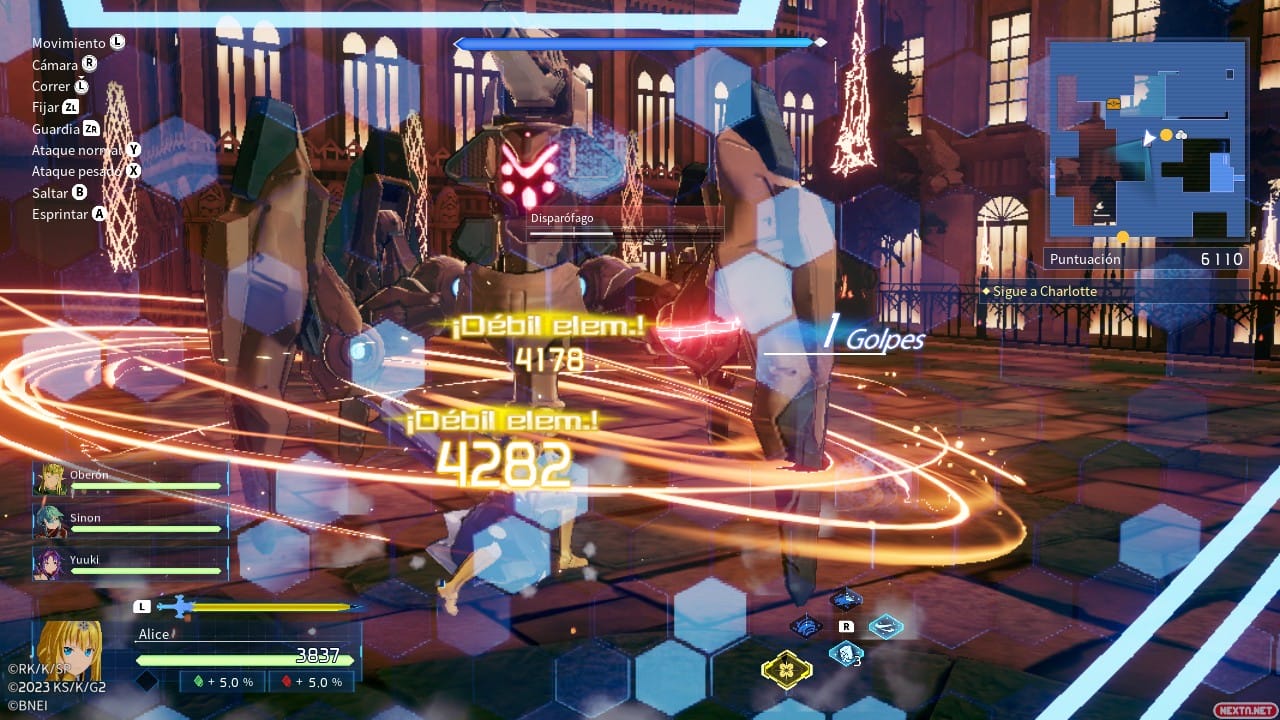The height and width of the screenshot is (720, 1280).
Task: Select party member Oberón's portrait
Action: point(50,479)
